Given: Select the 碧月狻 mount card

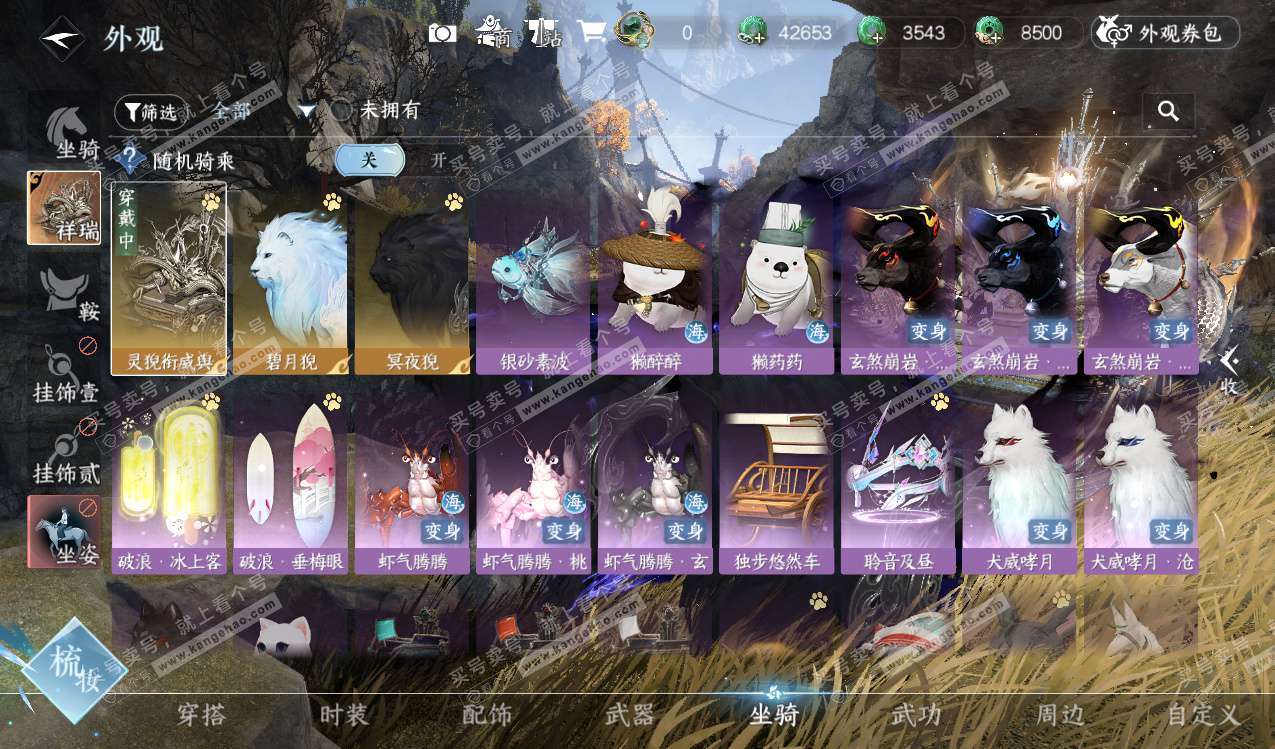Looking at the screenshot, I should (290, 280).
